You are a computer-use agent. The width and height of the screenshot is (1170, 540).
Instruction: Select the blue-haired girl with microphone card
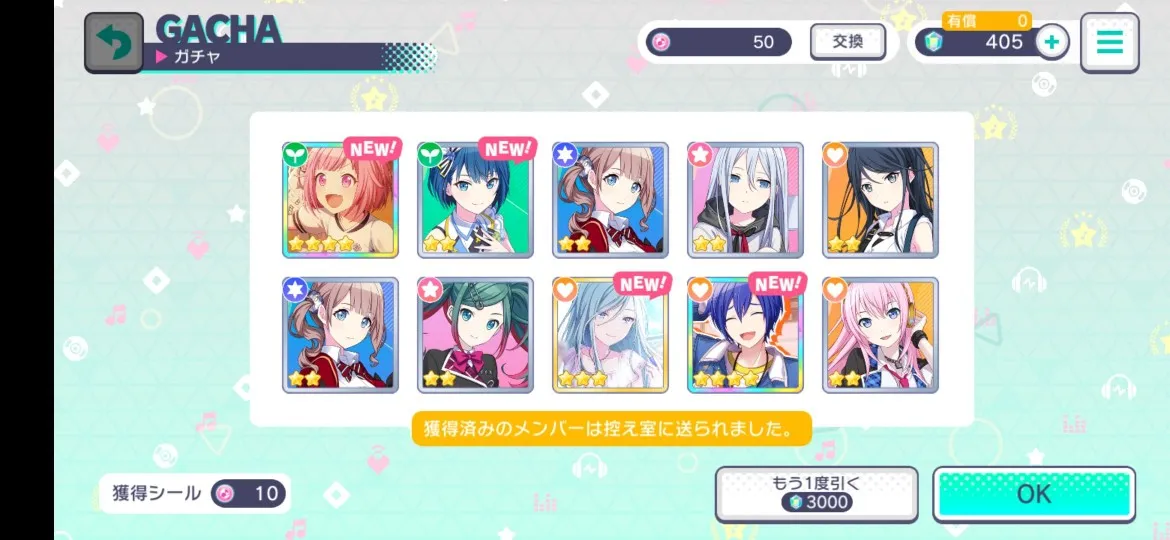pos(475,200)
